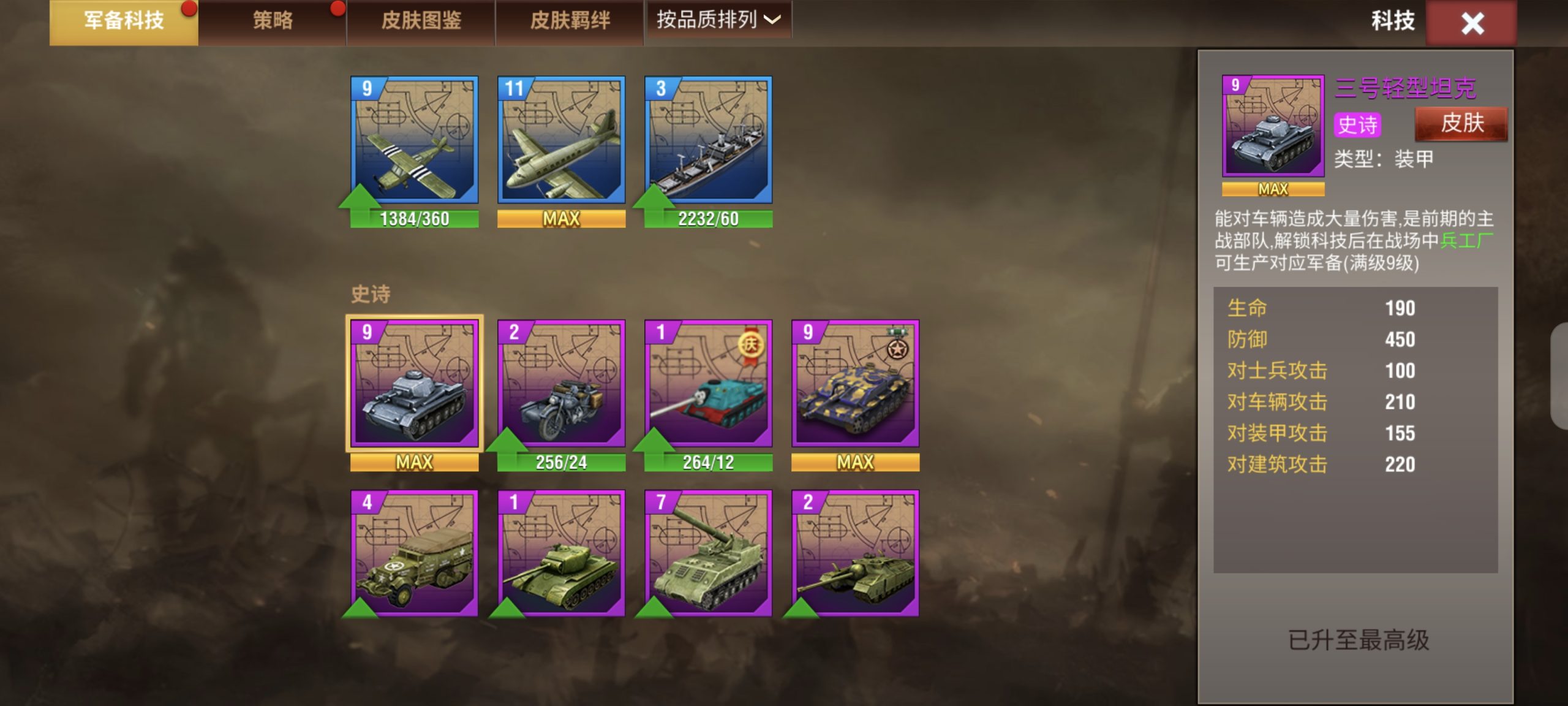Close the 科技 screen with X
The image size is (1568, 706).
(x=1472, y=23)
